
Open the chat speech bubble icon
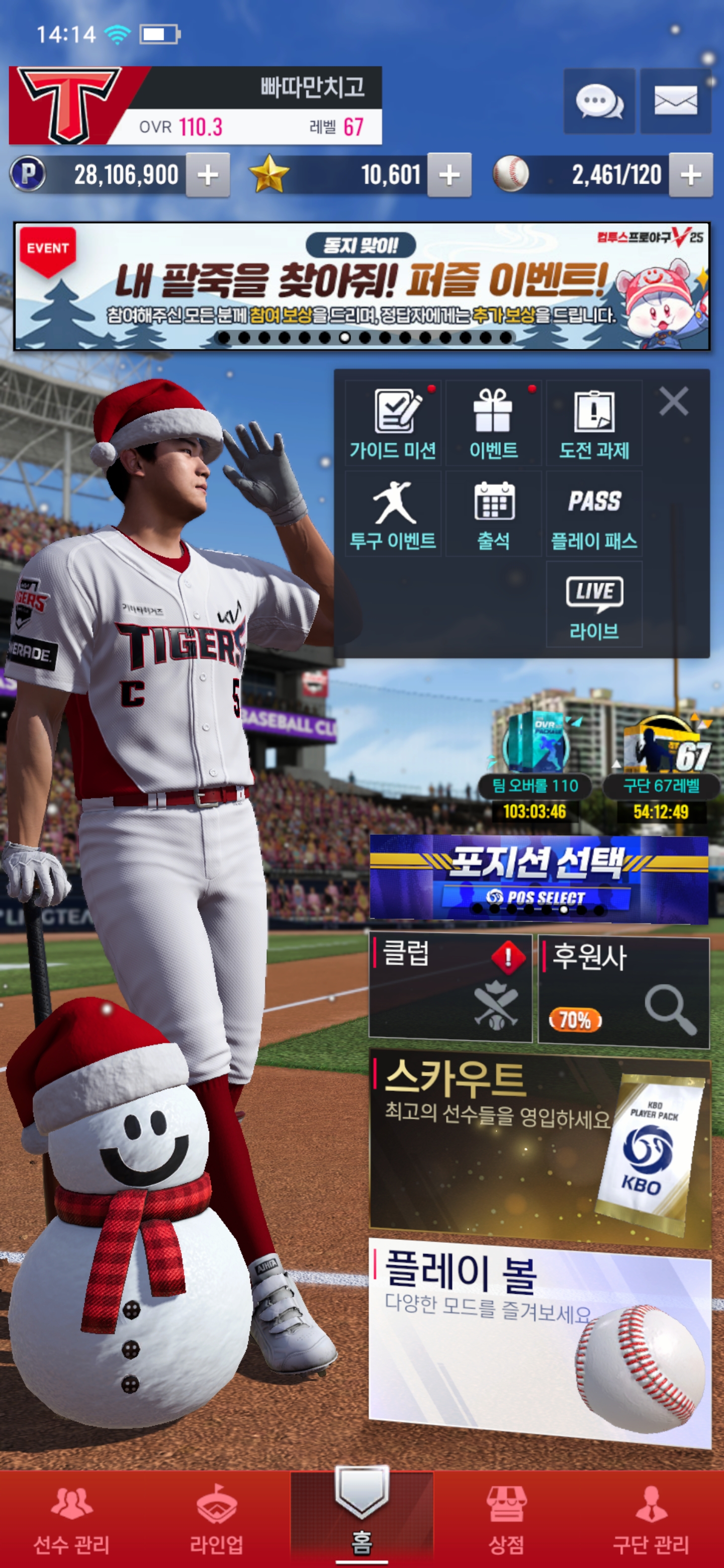599,101
